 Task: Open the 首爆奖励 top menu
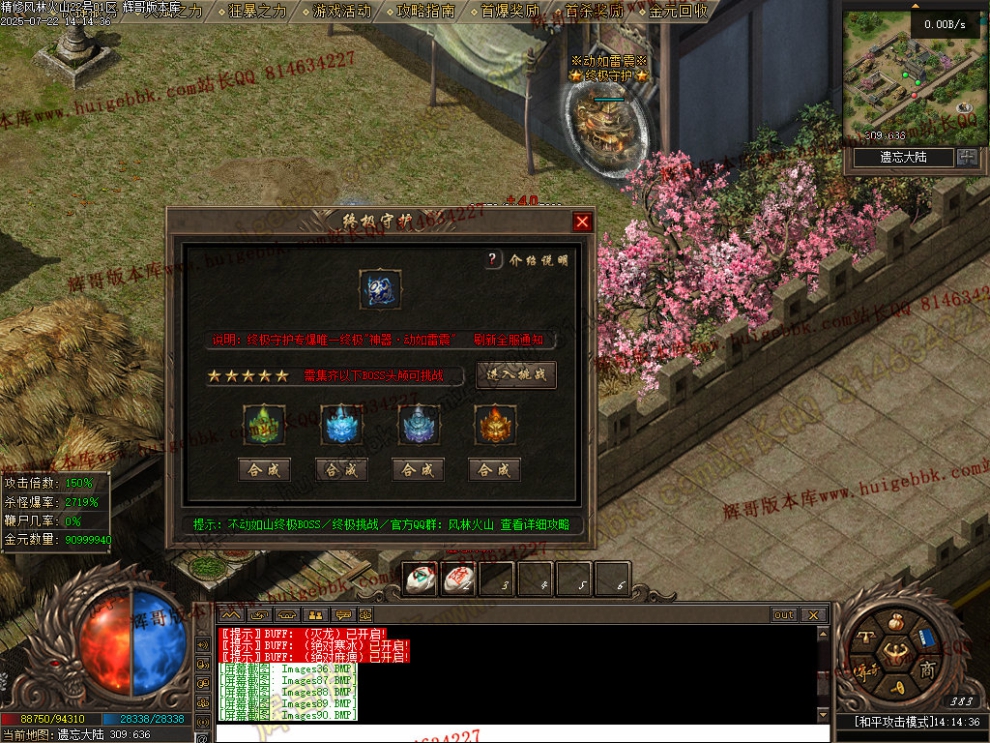click(509, 11)
